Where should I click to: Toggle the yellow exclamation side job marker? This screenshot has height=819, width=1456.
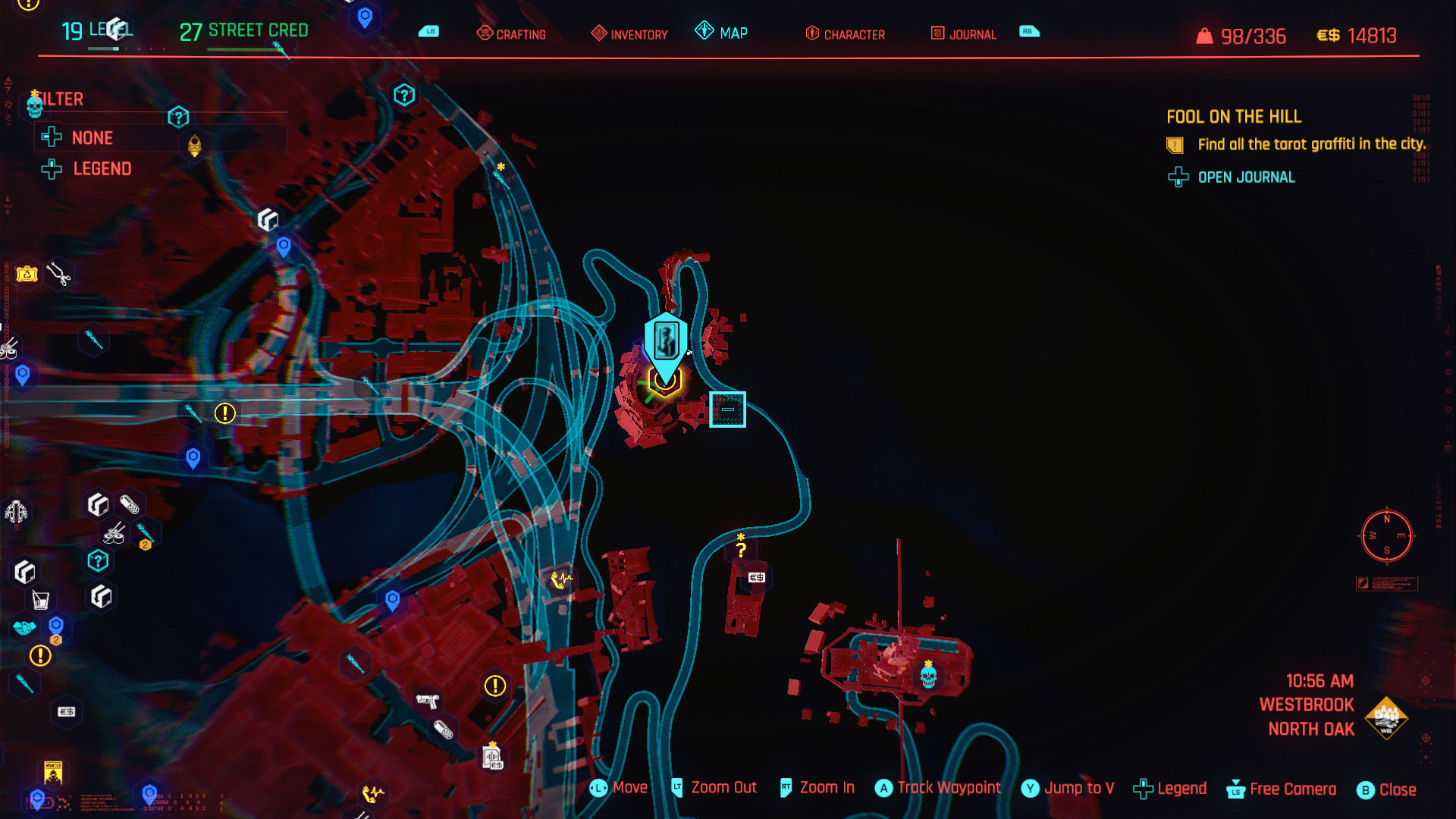224,413
